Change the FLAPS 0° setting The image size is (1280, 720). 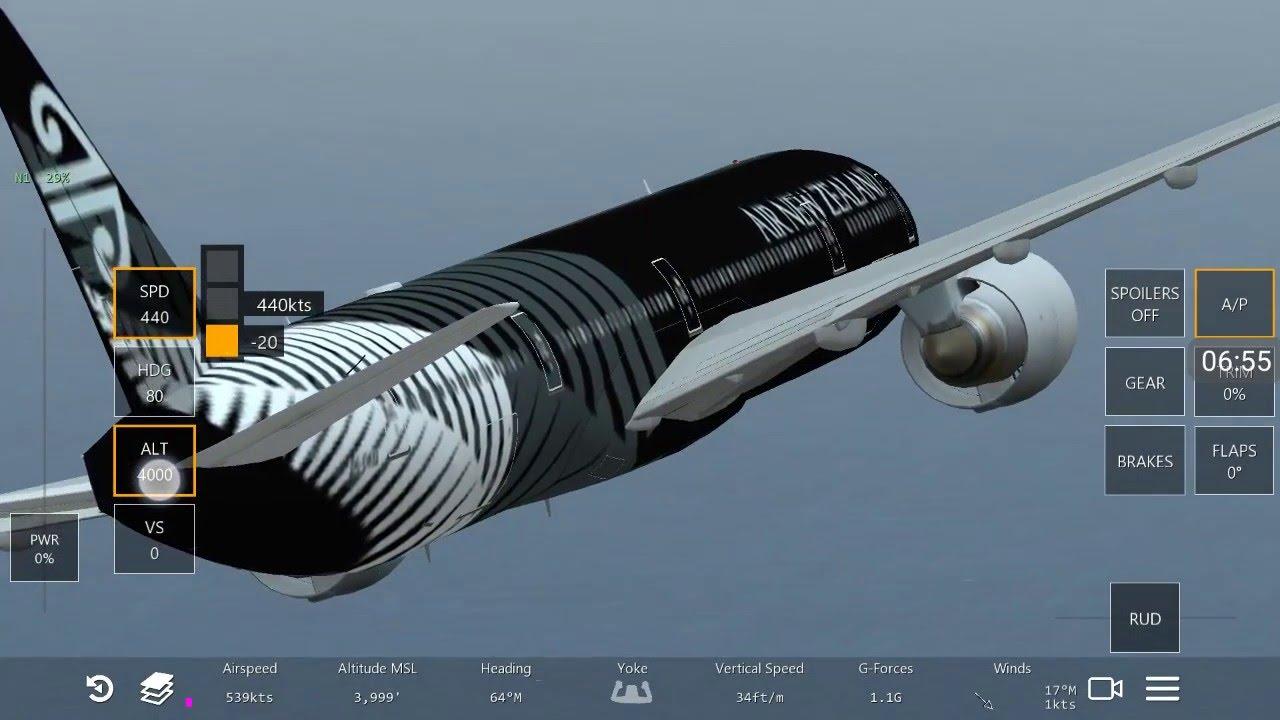click(1234, 461)
